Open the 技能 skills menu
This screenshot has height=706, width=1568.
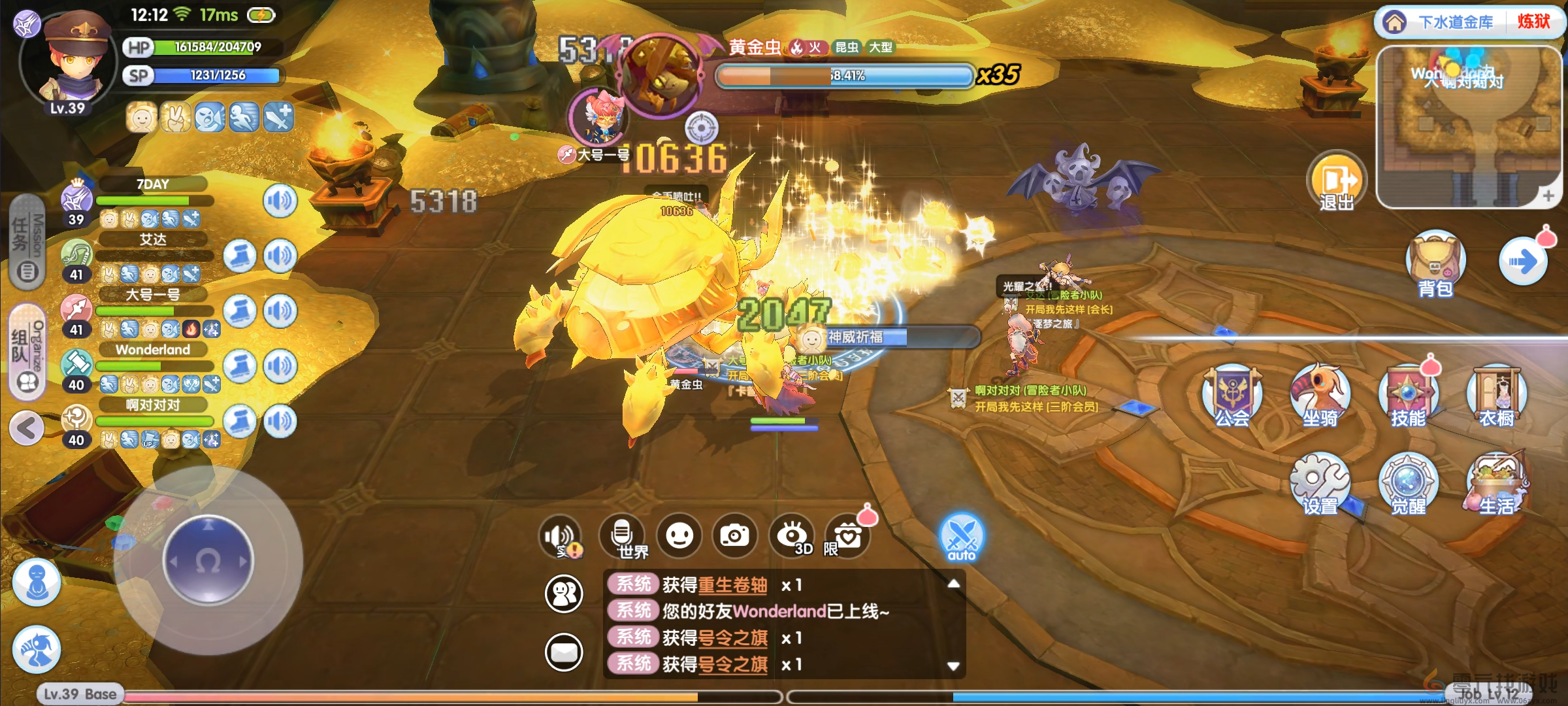(1408, 395)
